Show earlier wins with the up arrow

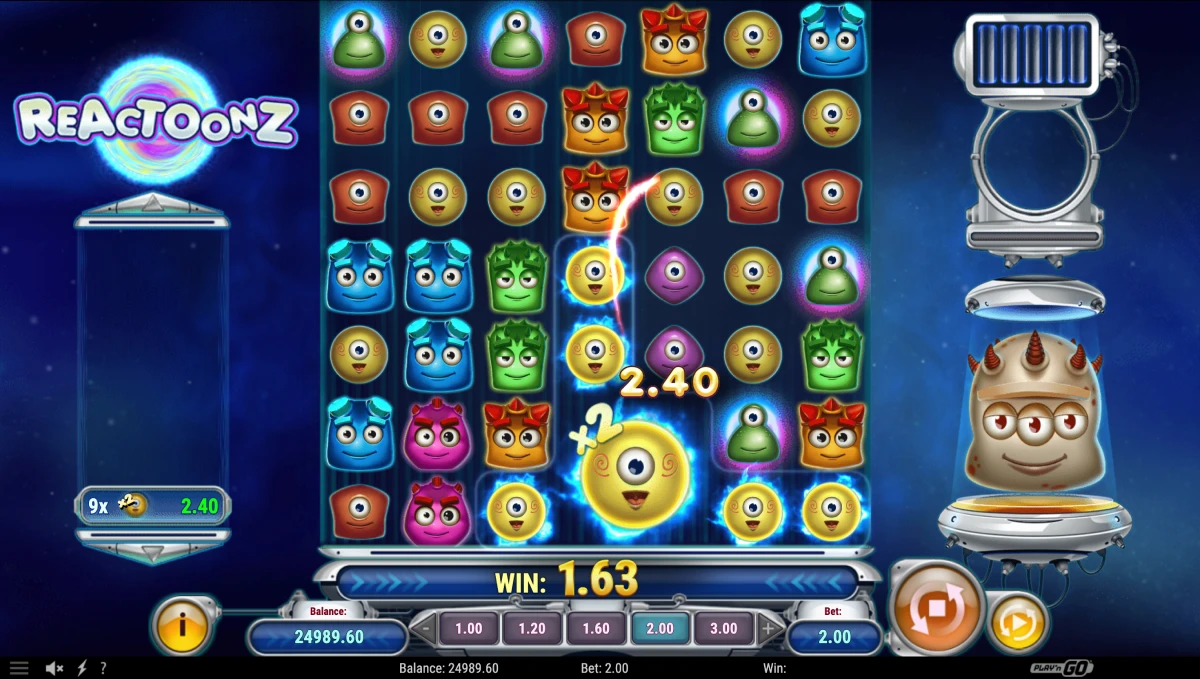152,204
